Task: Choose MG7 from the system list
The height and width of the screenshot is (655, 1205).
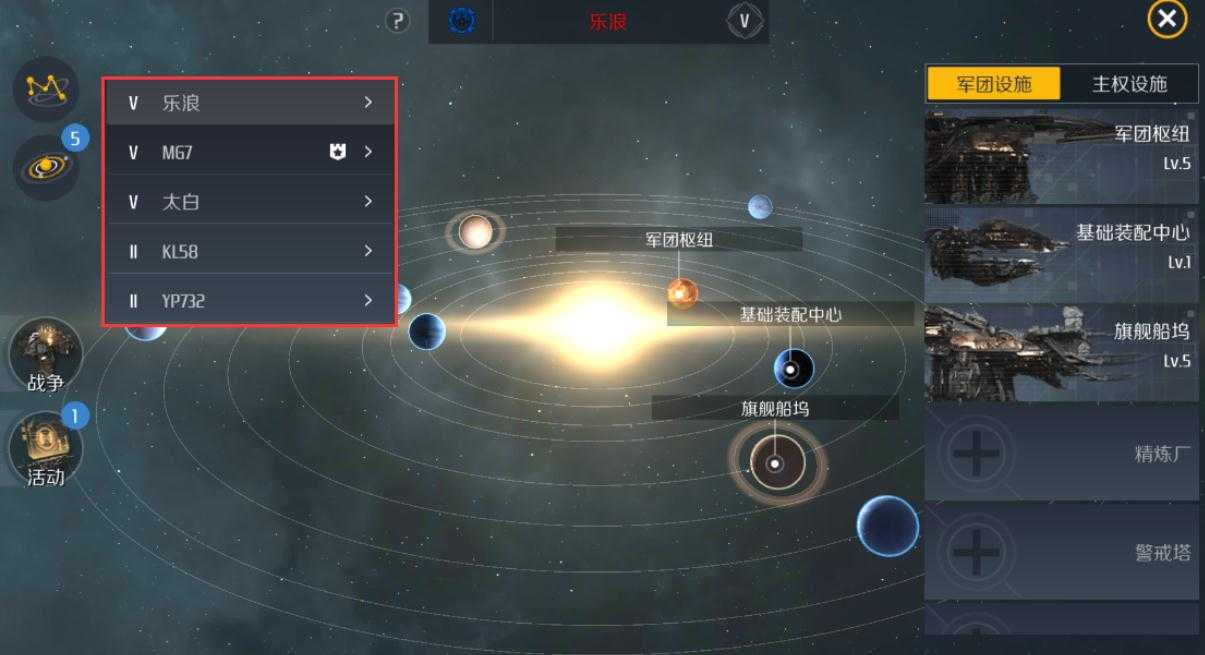Action: point(250,152)
